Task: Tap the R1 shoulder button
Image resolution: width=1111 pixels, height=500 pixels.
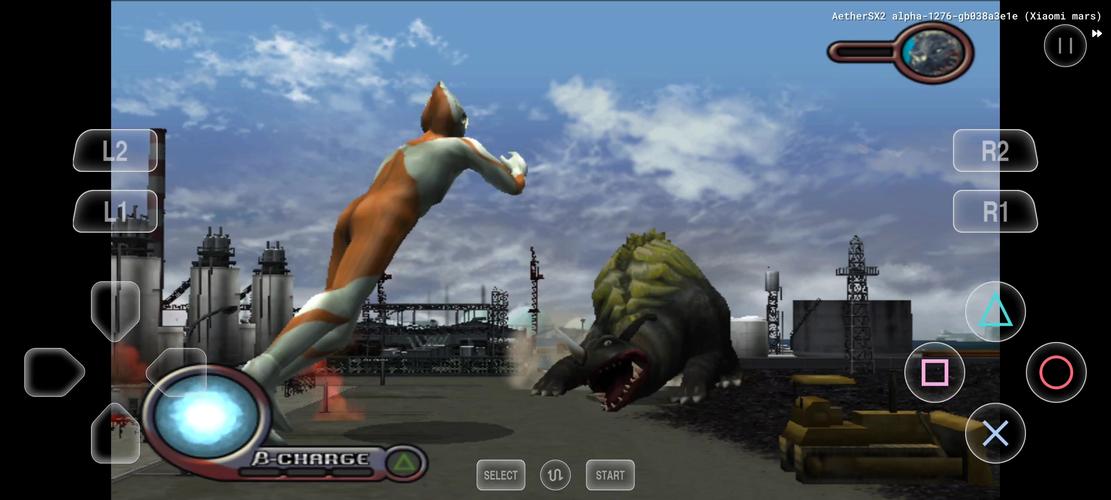Action: (x=994, y=211)
